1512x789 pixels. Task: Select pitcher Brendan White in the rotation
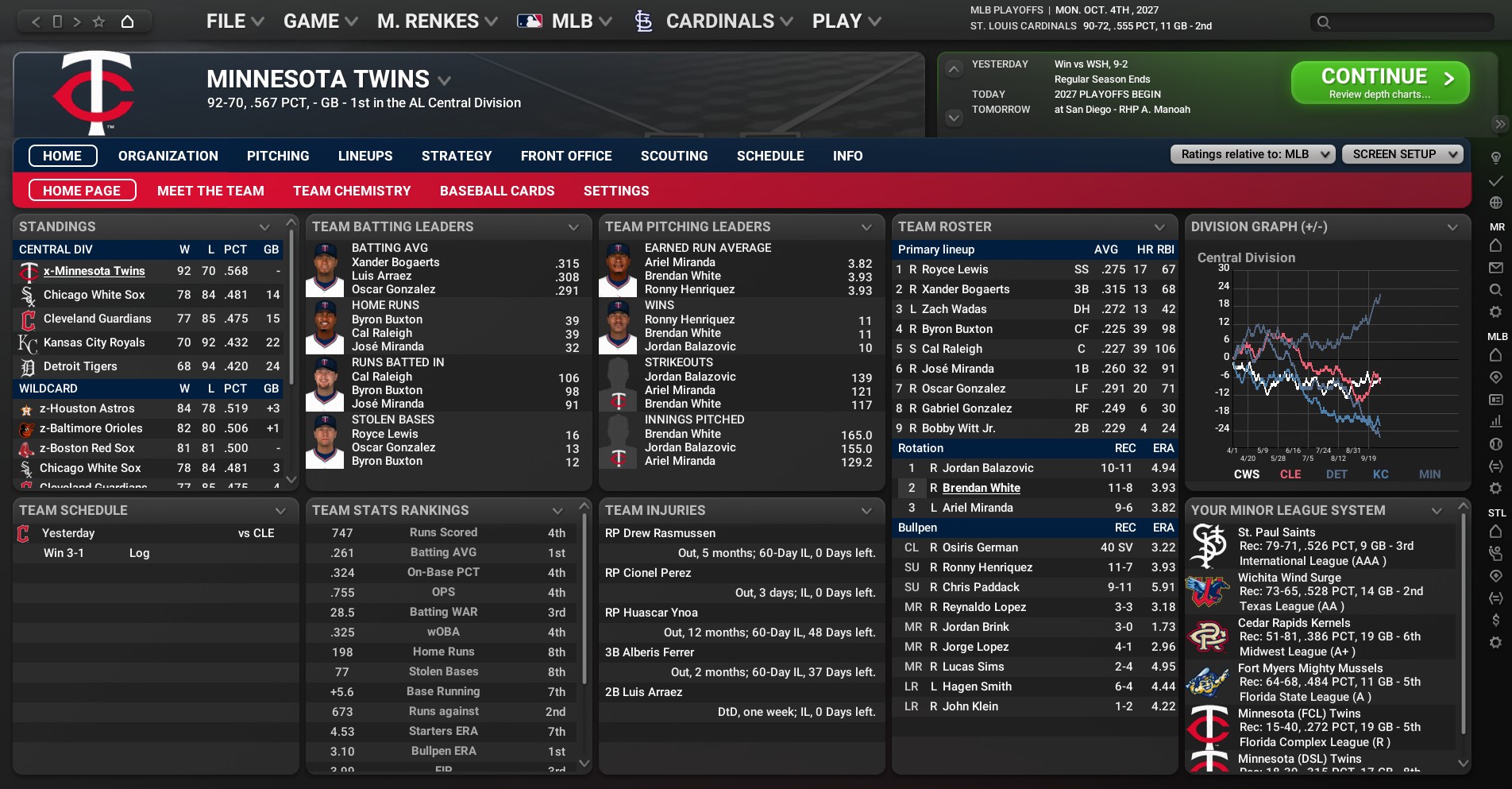[981, 488]
